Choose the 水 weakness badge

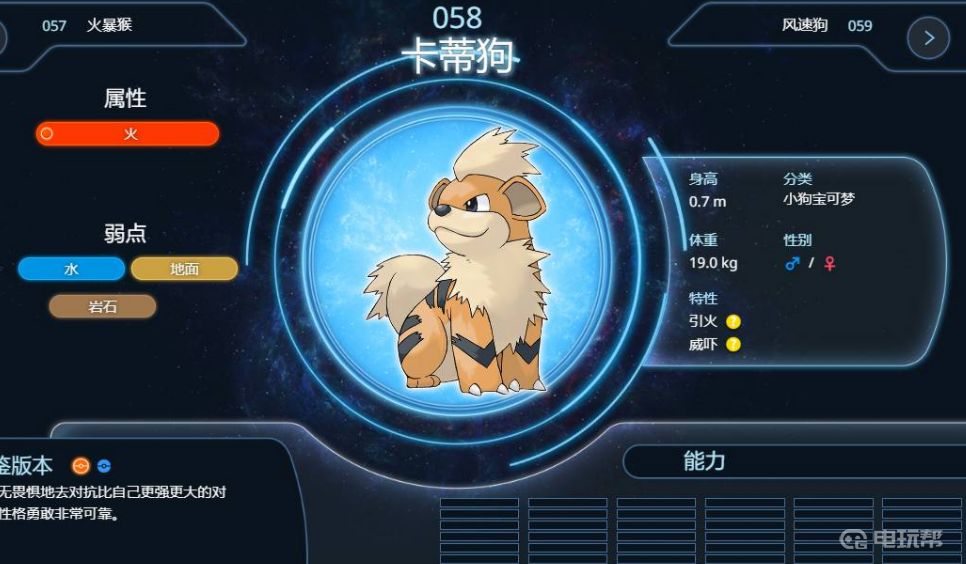[71, 269]
